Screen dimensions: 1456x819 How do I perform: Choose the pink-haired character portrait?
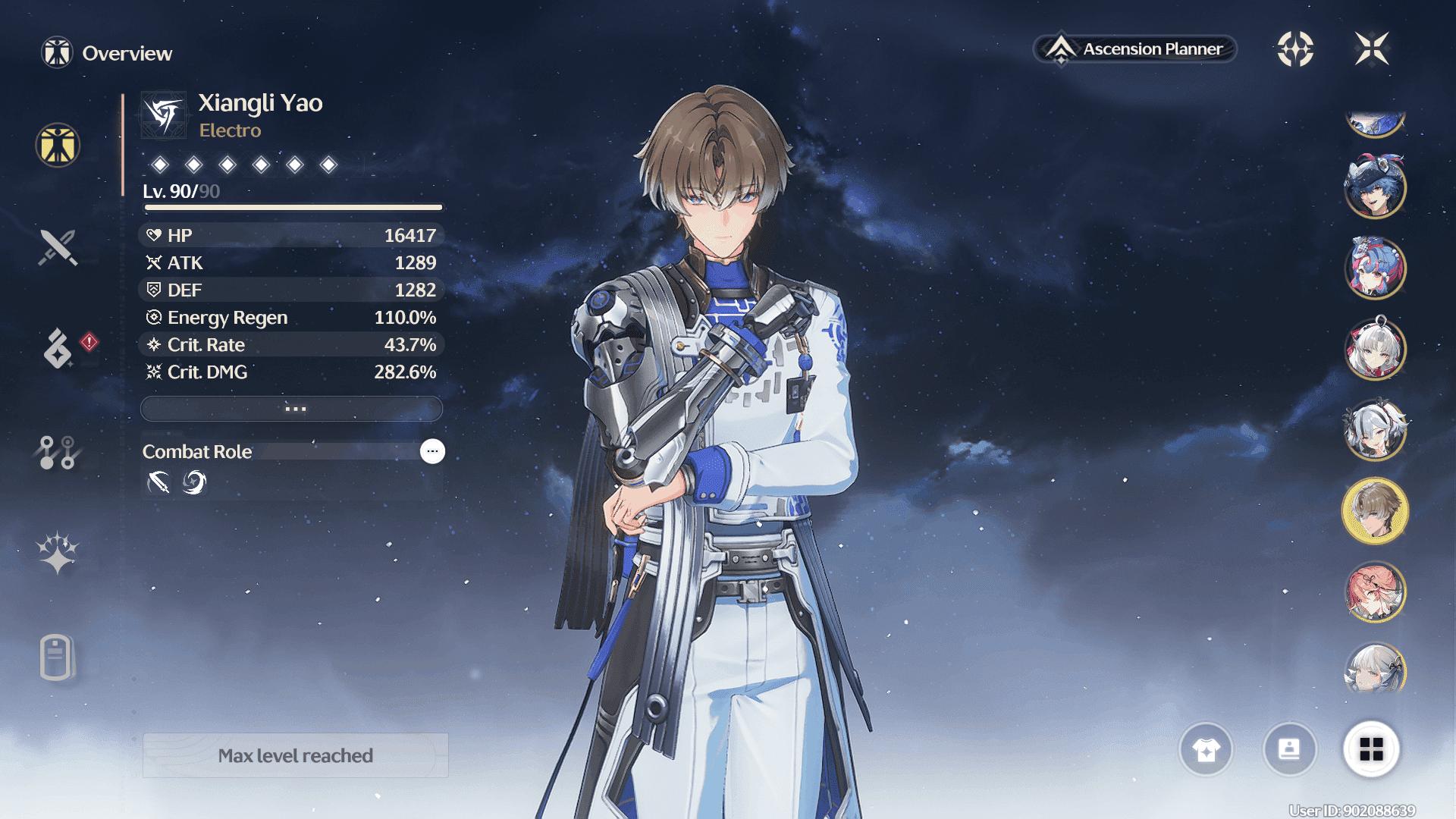pos(1375,591)
